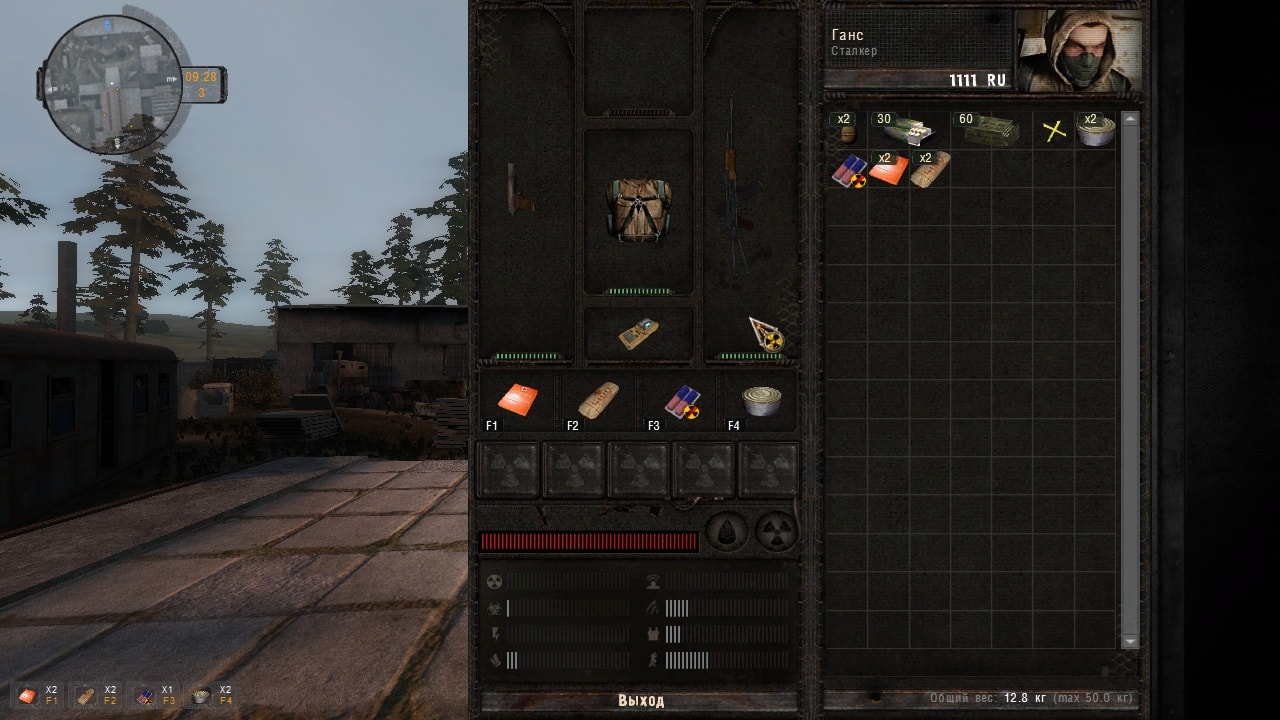Screen dimensions: 1280x720
Task: Select the 30-round ammo box
Action: tap(906, 130)
